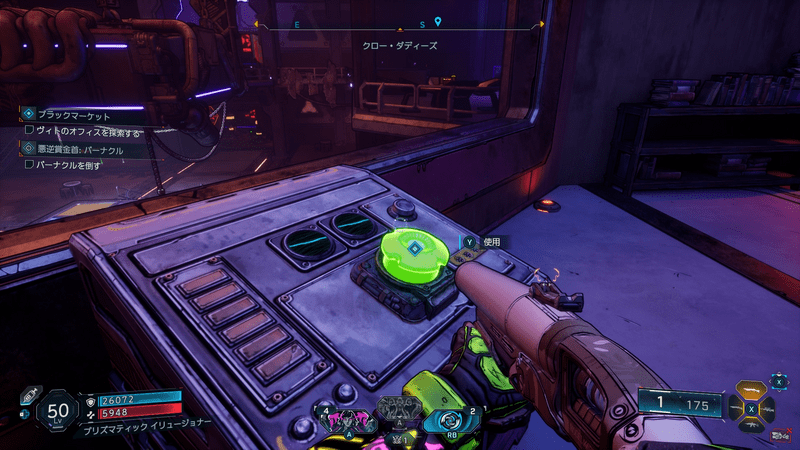Tick the バーナクルを倒す objective checkbox
Viewport: 800px width, 450px height.
coord(30,164)
